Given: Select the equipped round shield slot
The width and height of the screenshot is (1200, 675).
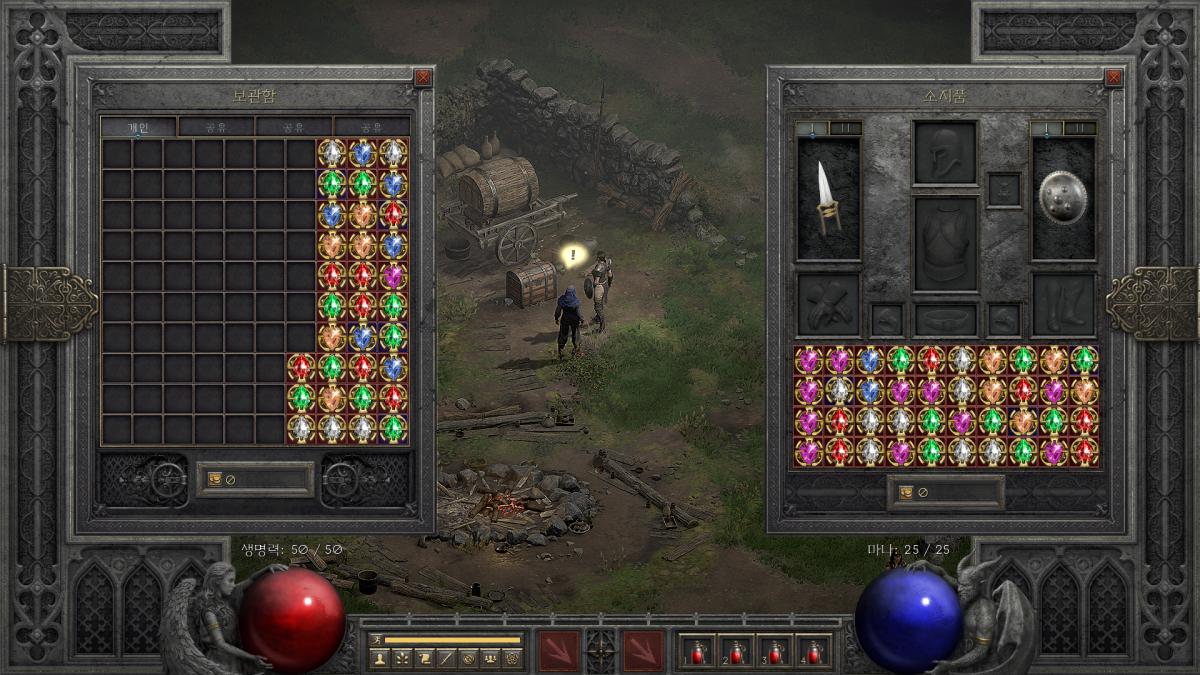Looking at the screenshot, I should (1063, 199).
